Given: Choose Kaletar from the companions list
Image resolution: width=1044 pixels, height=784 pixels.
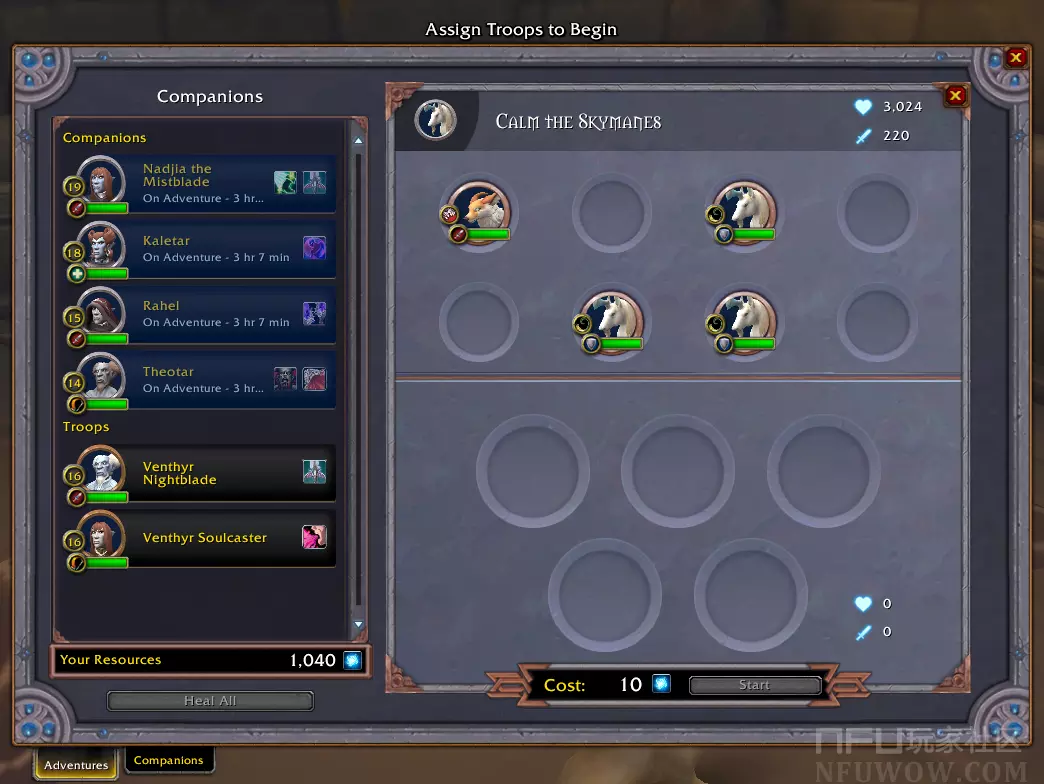Looking at the screenshot, I should tap(200, 248).
